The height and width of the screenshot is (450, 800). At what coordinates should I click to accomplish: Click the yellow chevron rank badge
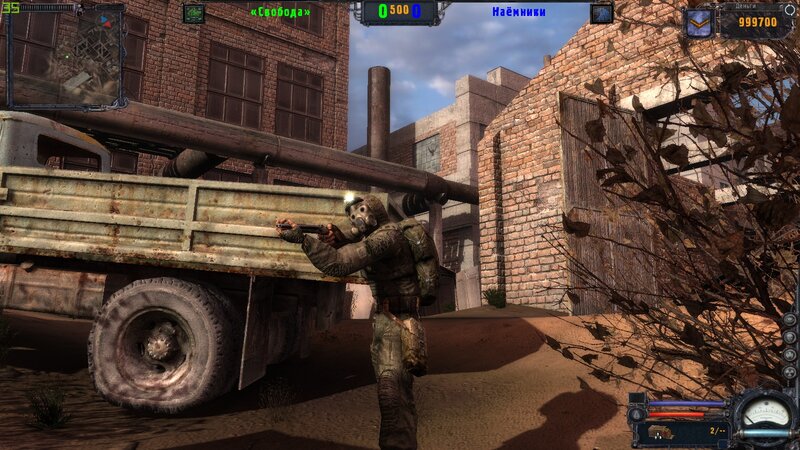(x=698, y=22)
